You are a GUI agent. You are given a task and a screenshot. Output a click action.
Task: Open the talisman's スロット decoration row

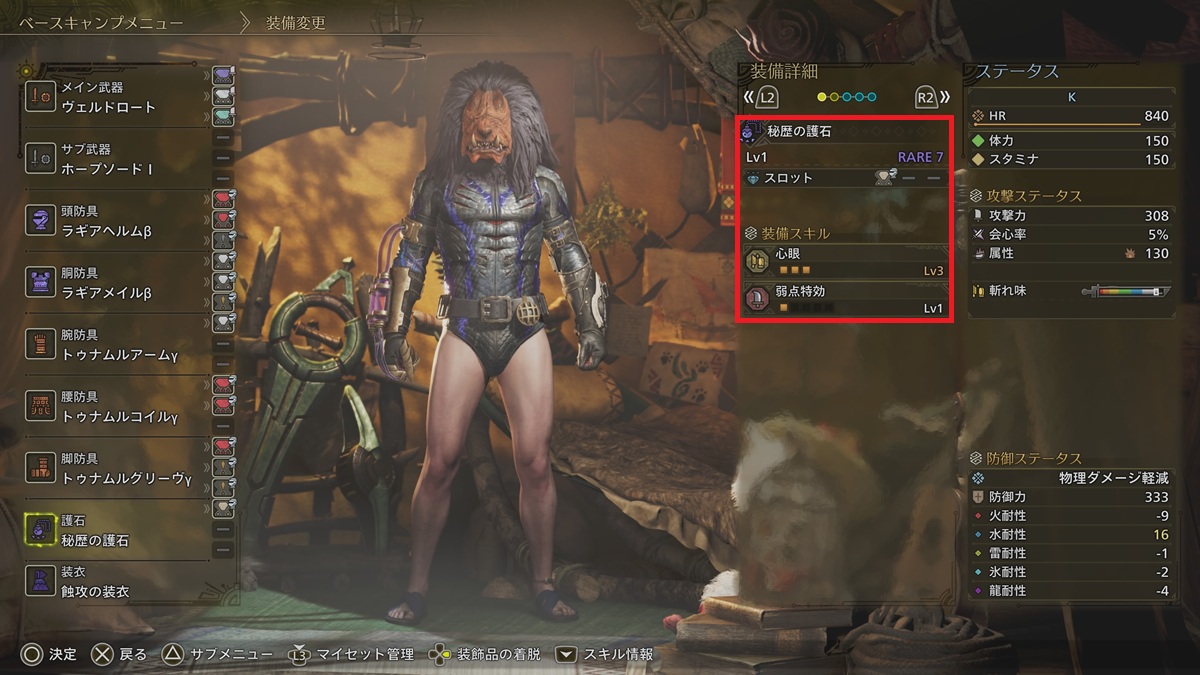click(845, 178)
